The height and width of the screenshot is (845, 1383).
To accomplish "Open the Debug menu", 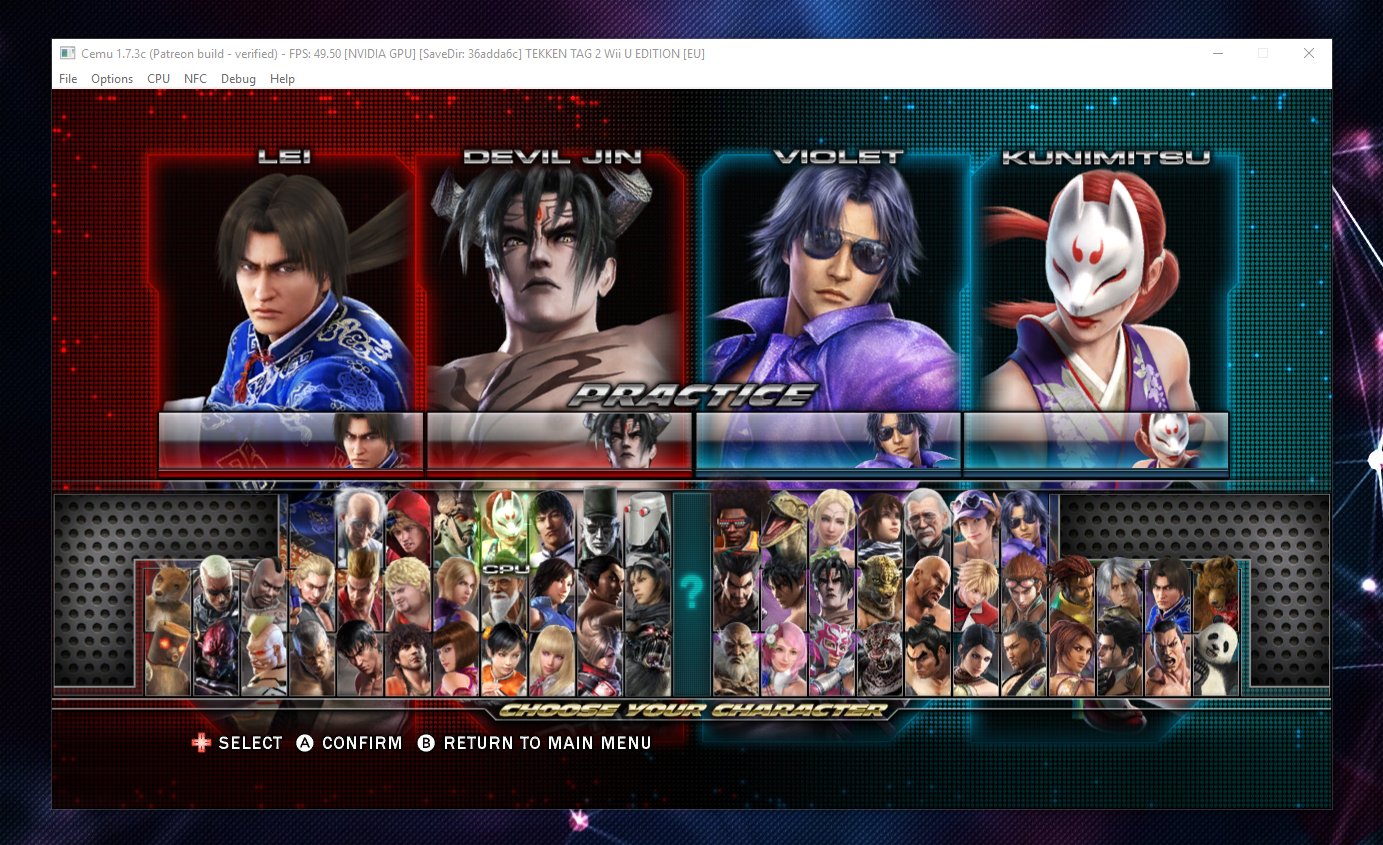I will coord(238,78).
